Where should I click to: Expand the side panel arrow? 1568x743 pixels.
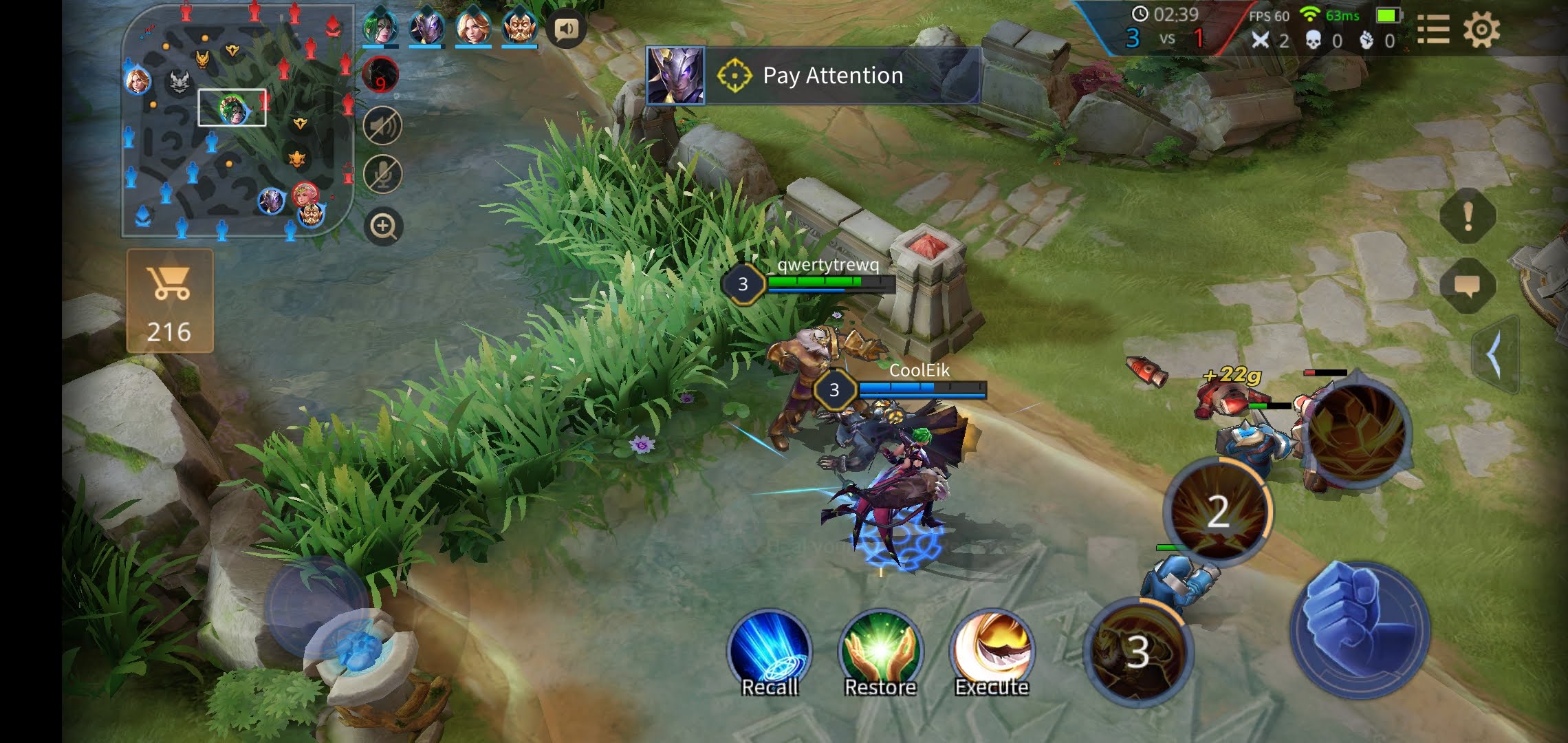tap(1495, 356)
